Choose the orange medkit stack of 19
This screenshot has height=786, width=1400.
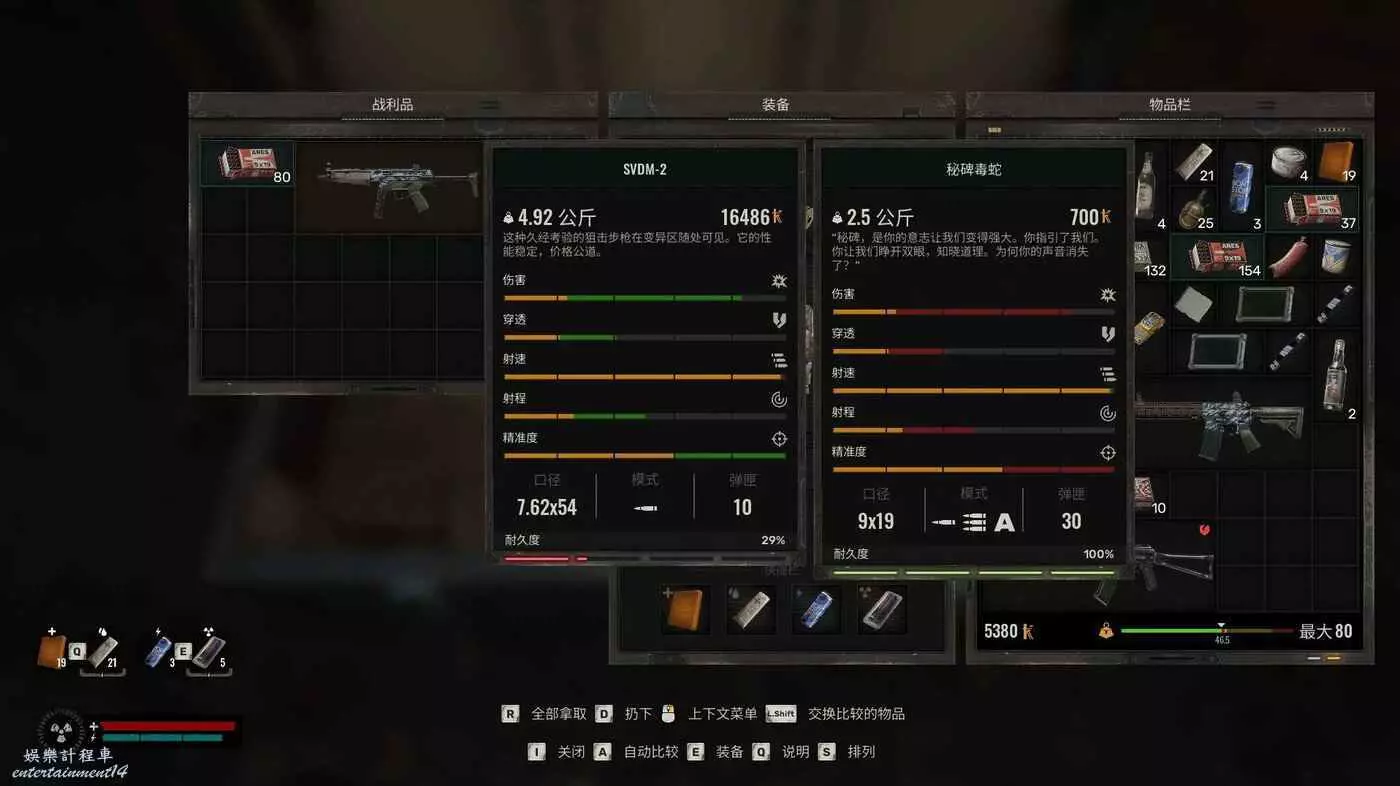coord(1336,162)
